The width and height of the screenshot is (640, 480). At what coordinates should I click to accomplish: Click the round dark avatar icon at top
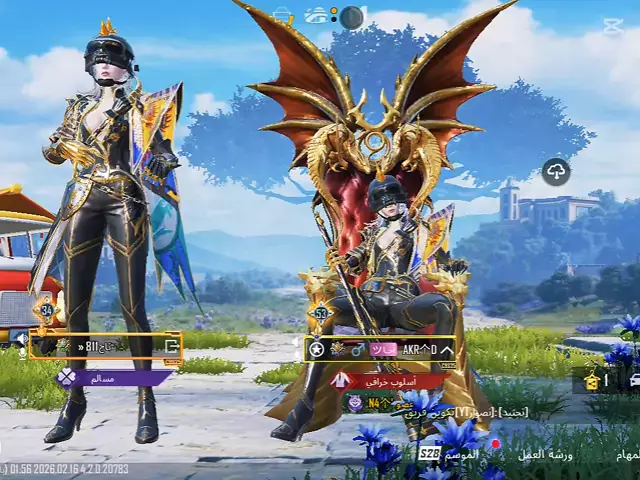pos(351,17)
